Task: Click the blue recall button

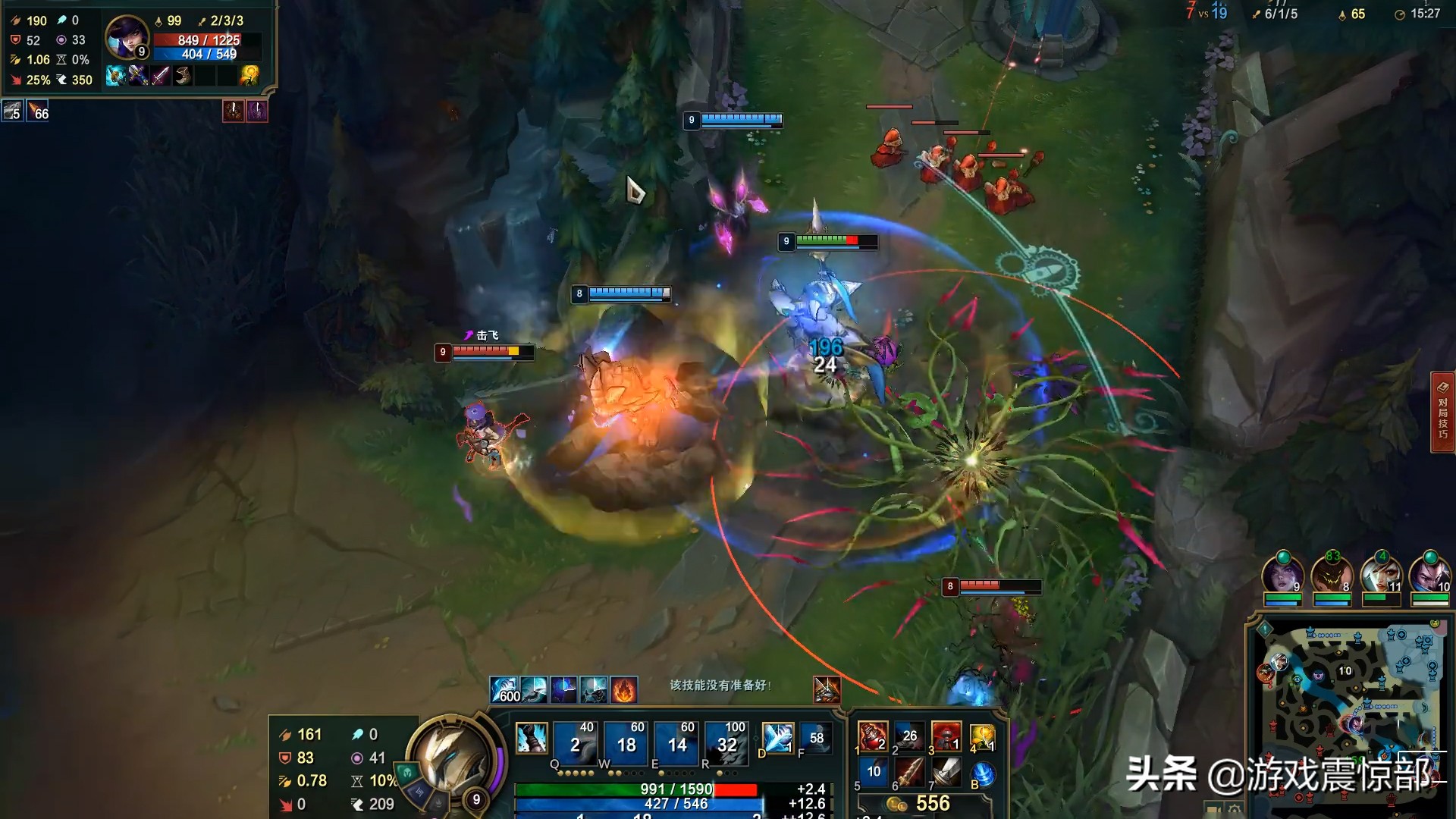Action: [x=983, y=774]
